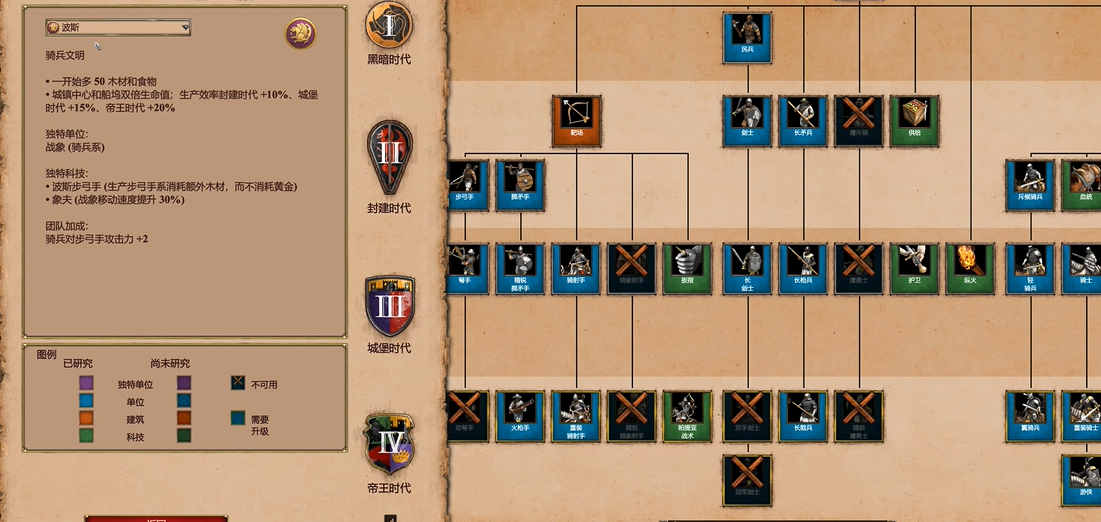This screenshot has width=1101, height=522.
Task: Select the 掷矛手 skirmisher node
Action: pyautogui.click(x=520, y=184)
